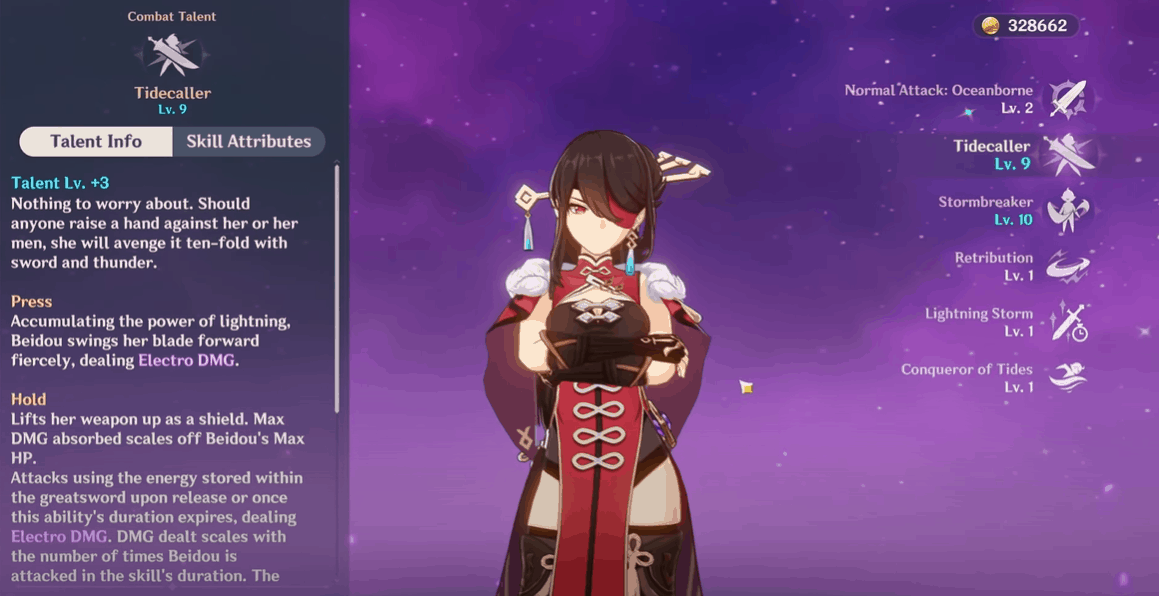Choose the Stormbreaker talent
This screenshot has height=596, width=1159.
click(1067, 210)
